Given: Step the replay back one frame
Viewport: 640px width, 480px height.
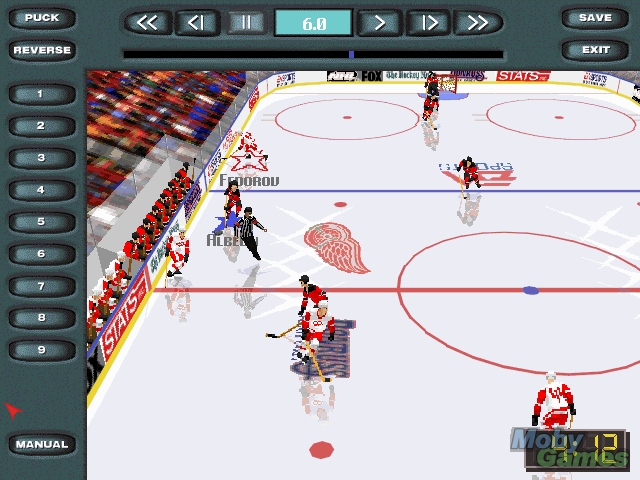Looking at the screenshot, I should (197, 23).
